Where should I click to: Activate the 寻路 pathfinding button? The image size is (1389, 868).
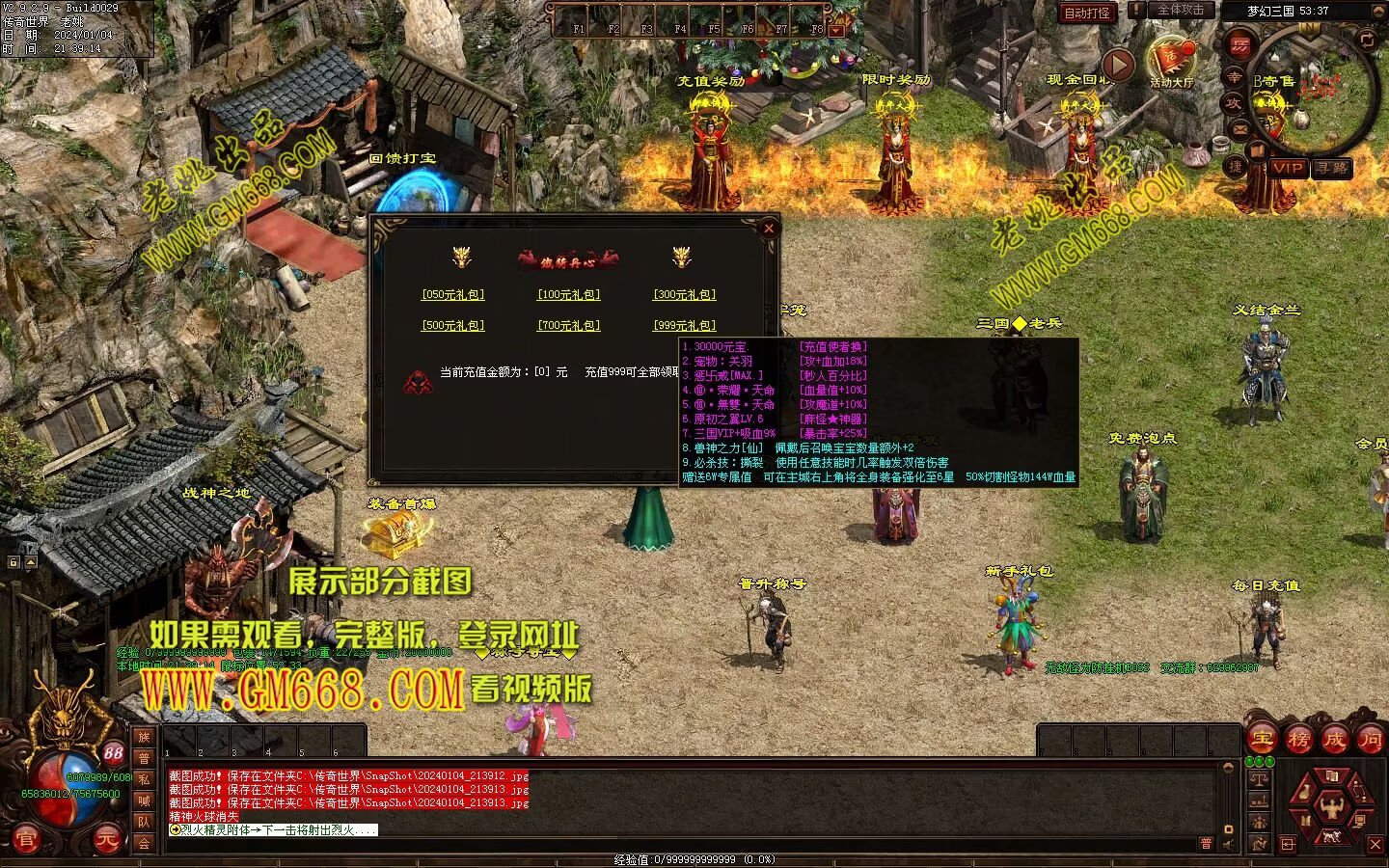tap(1332, 168)
